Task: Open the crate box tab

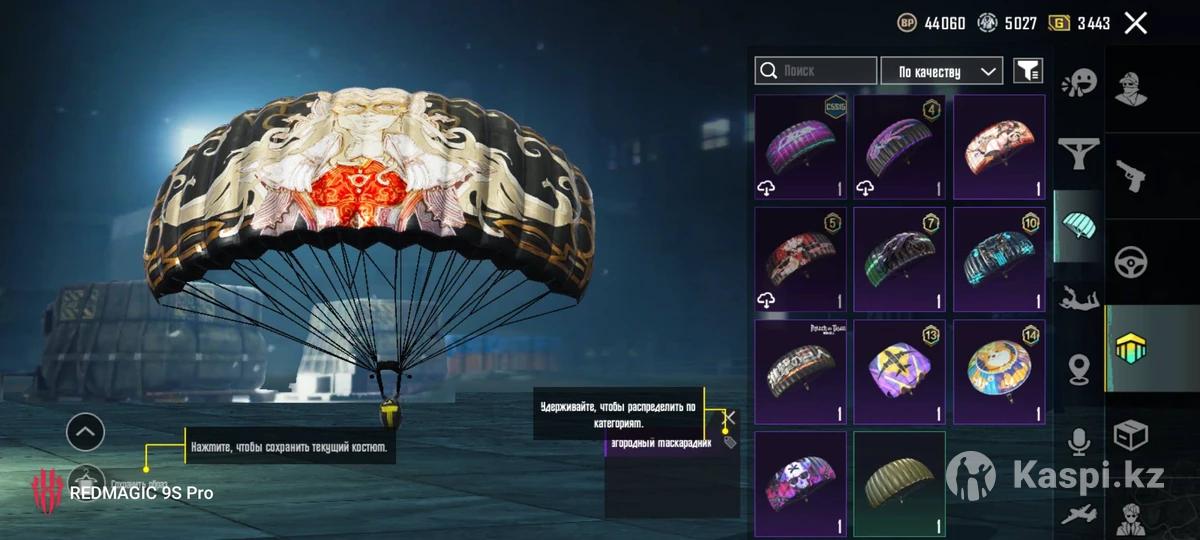Action: 1132,436
